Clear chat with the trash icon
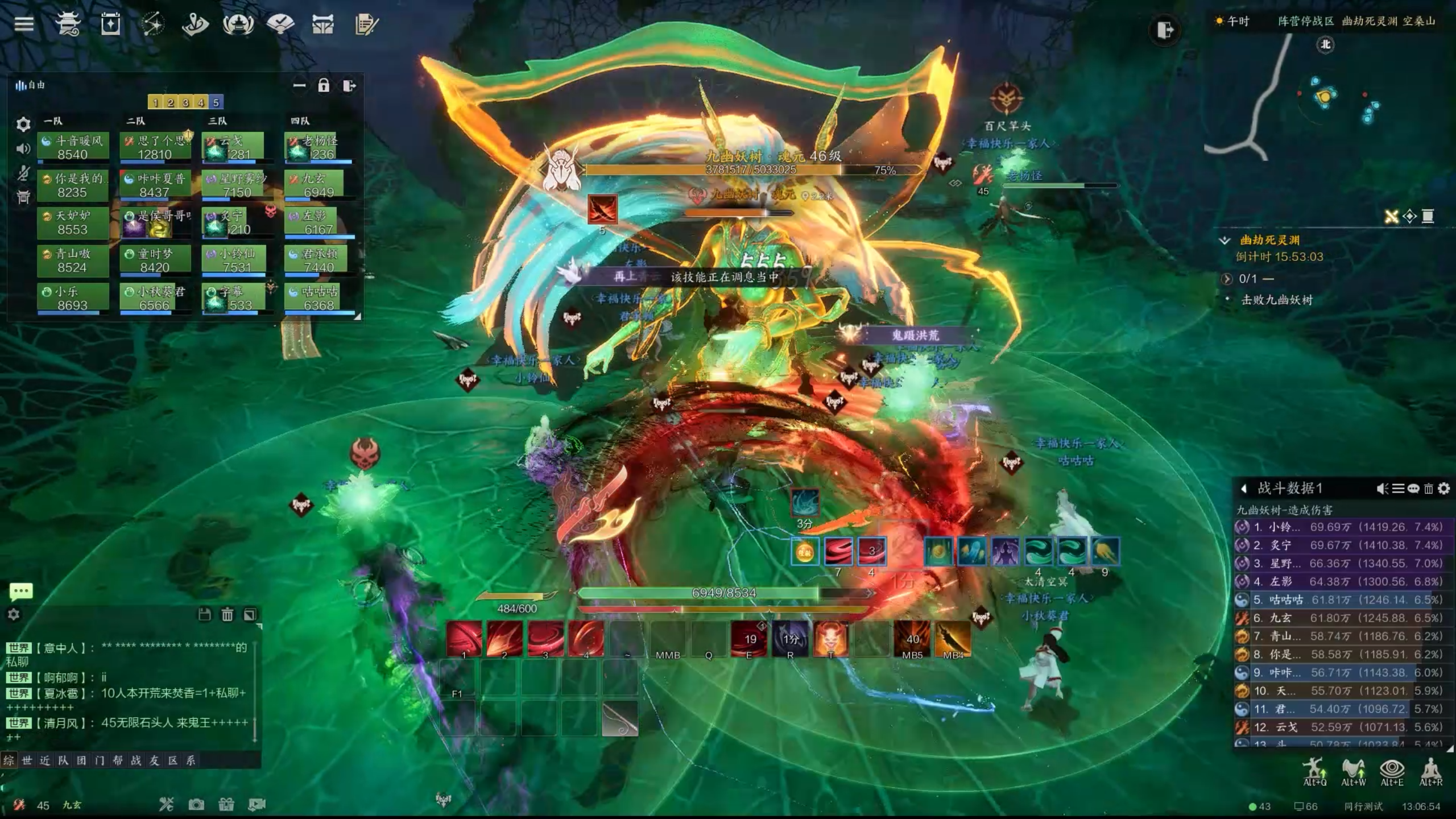The width and height of the screenshot is (1456, 819). point(227,614)
